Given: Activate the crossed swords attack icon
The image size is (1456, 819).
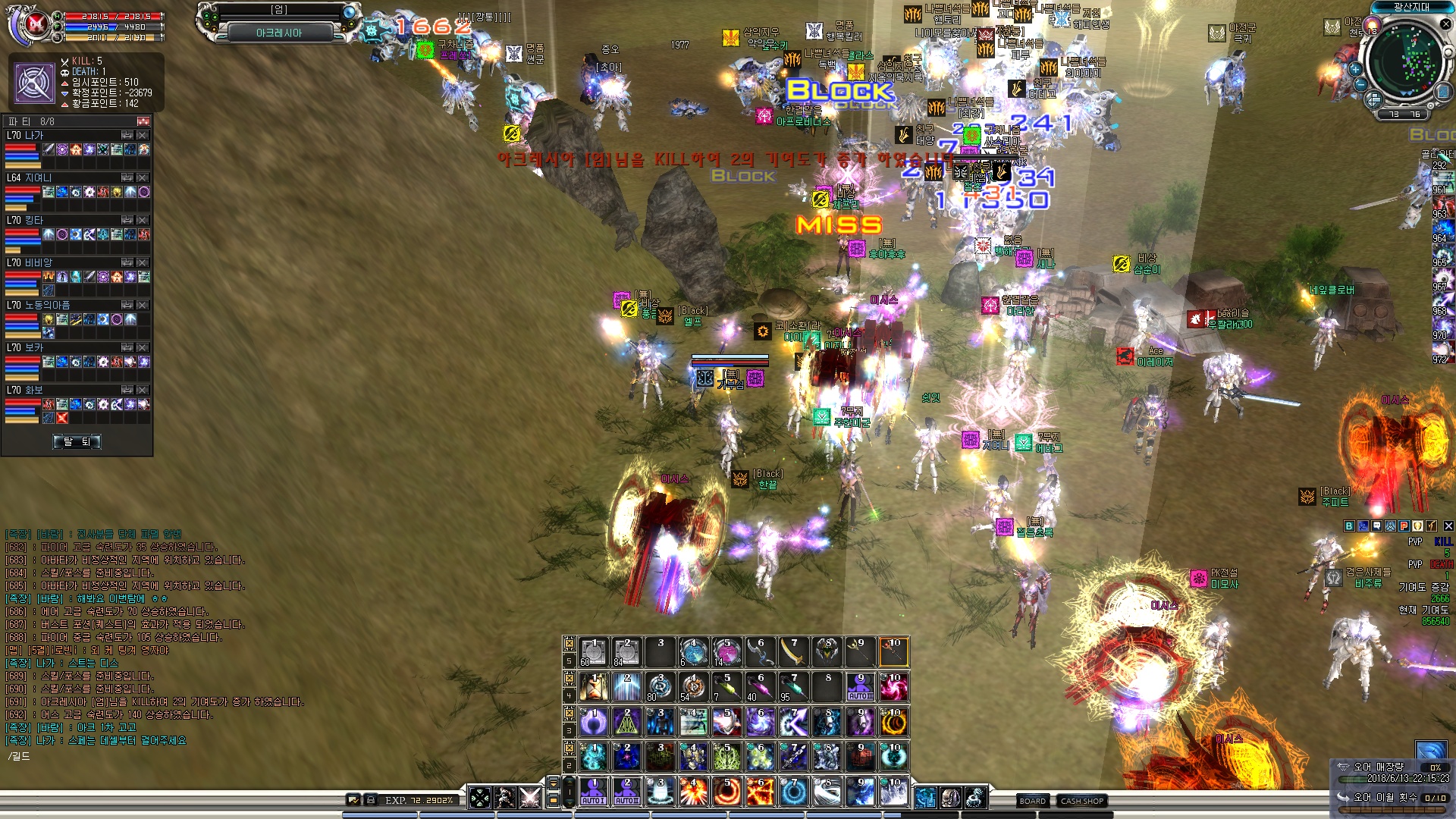Looking at the screenshot, I should (x=530, y=798).
